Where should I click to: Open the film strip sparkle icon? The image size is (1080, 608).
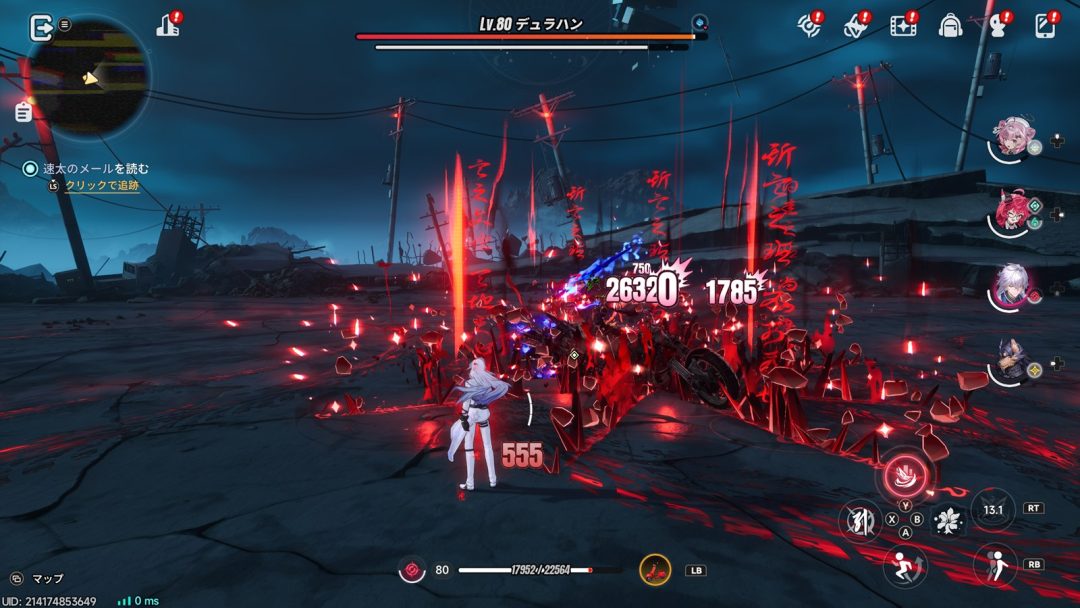pyautogui.click(x=903, y=26)
